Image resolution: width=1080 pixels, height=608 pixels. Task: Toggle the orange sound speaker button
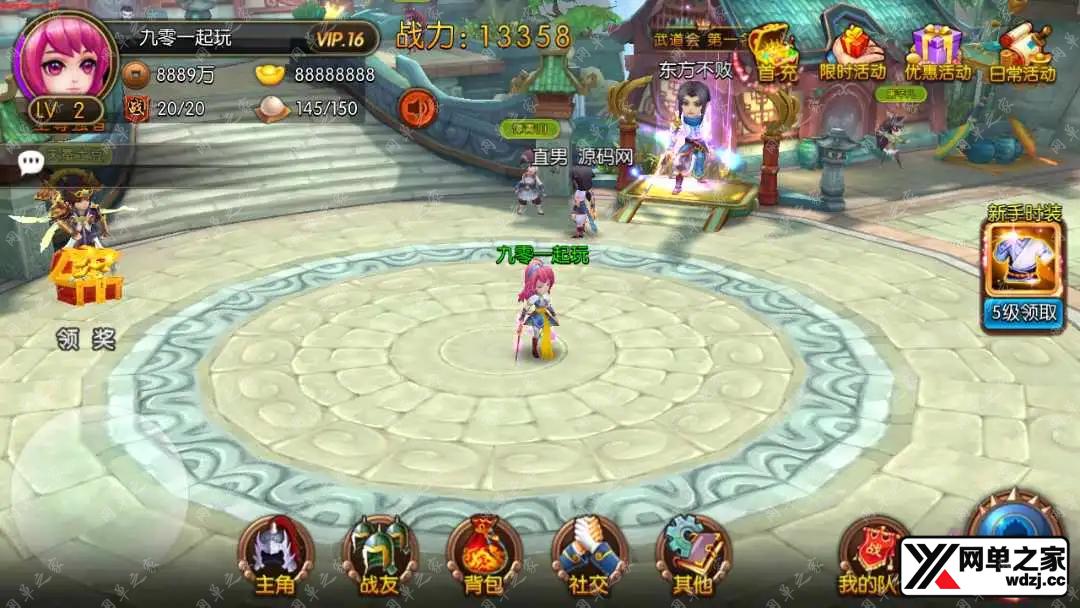pos(417,108)
